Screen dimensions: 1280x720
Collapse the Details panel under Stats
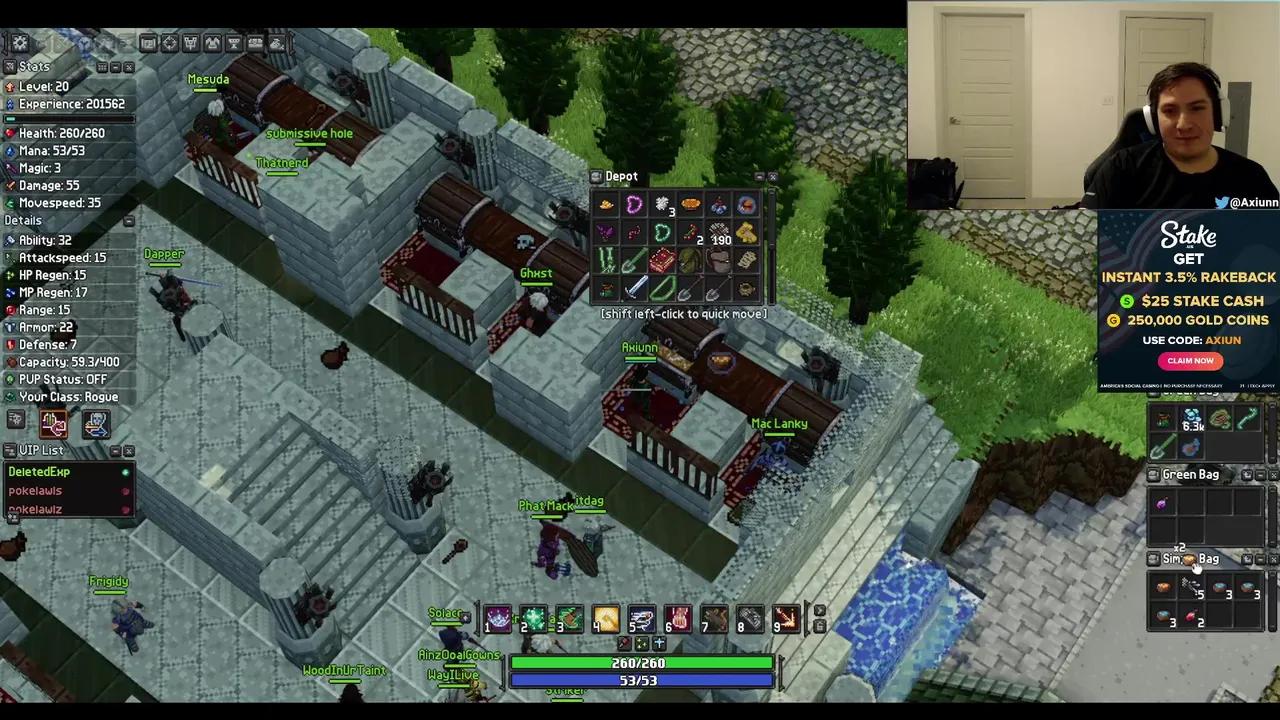[129, 220]
